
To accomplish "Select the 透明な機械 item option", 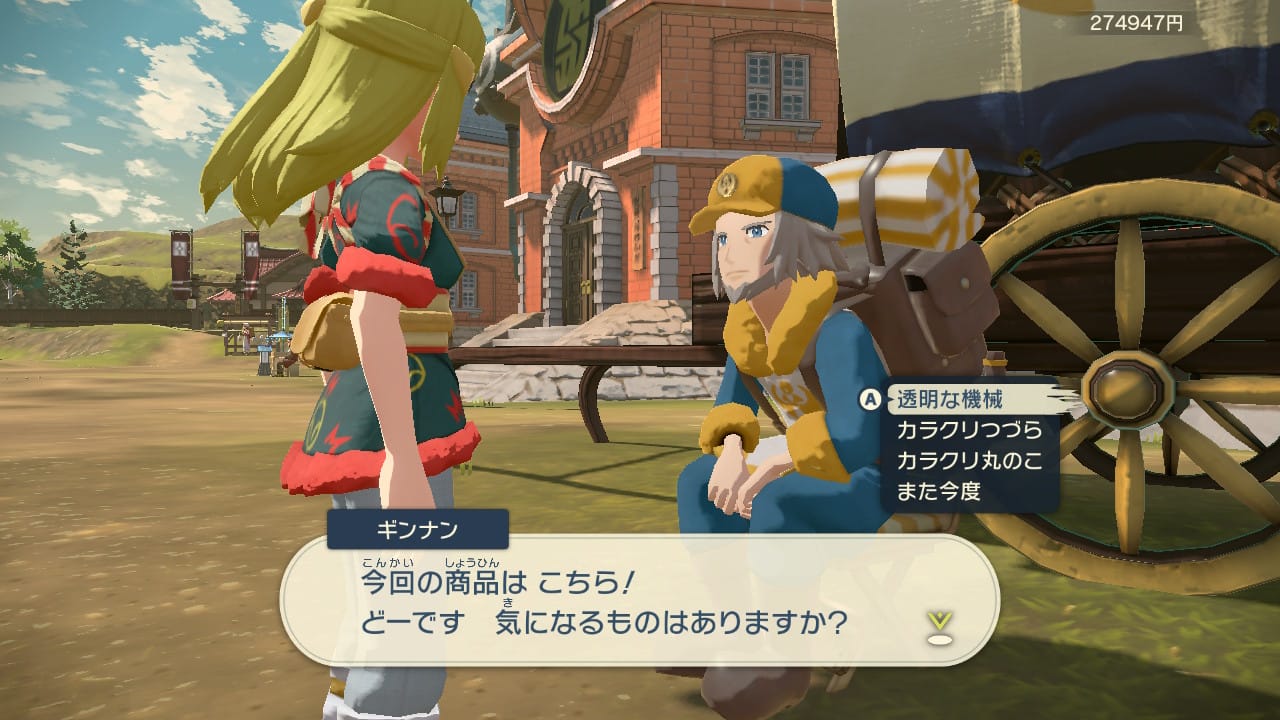I will click(949, 400).
